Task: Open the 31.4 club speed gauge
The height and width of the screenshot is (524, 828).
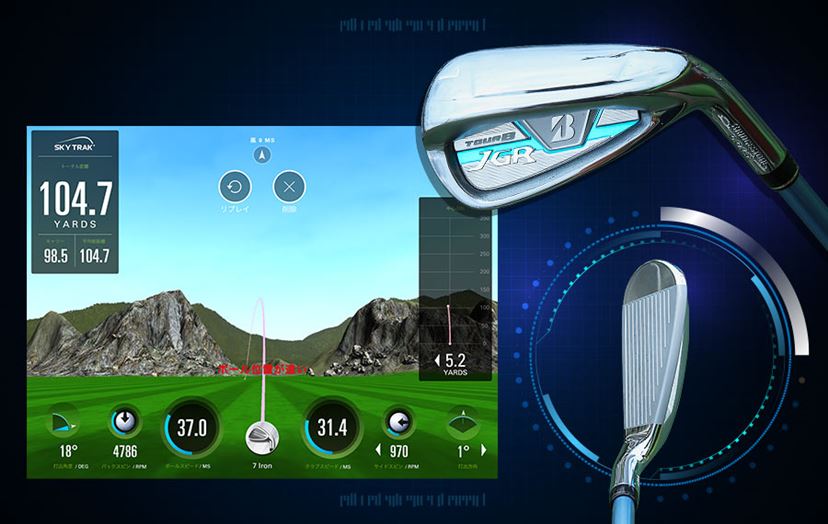Action: (x=332, y=428)
